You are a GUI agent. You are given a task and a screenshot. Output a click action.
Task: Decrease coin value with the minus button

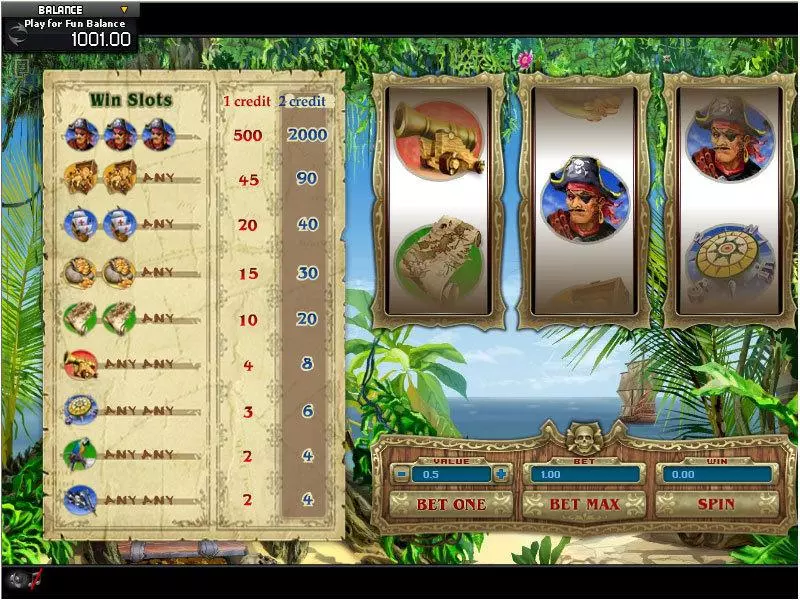400,474
